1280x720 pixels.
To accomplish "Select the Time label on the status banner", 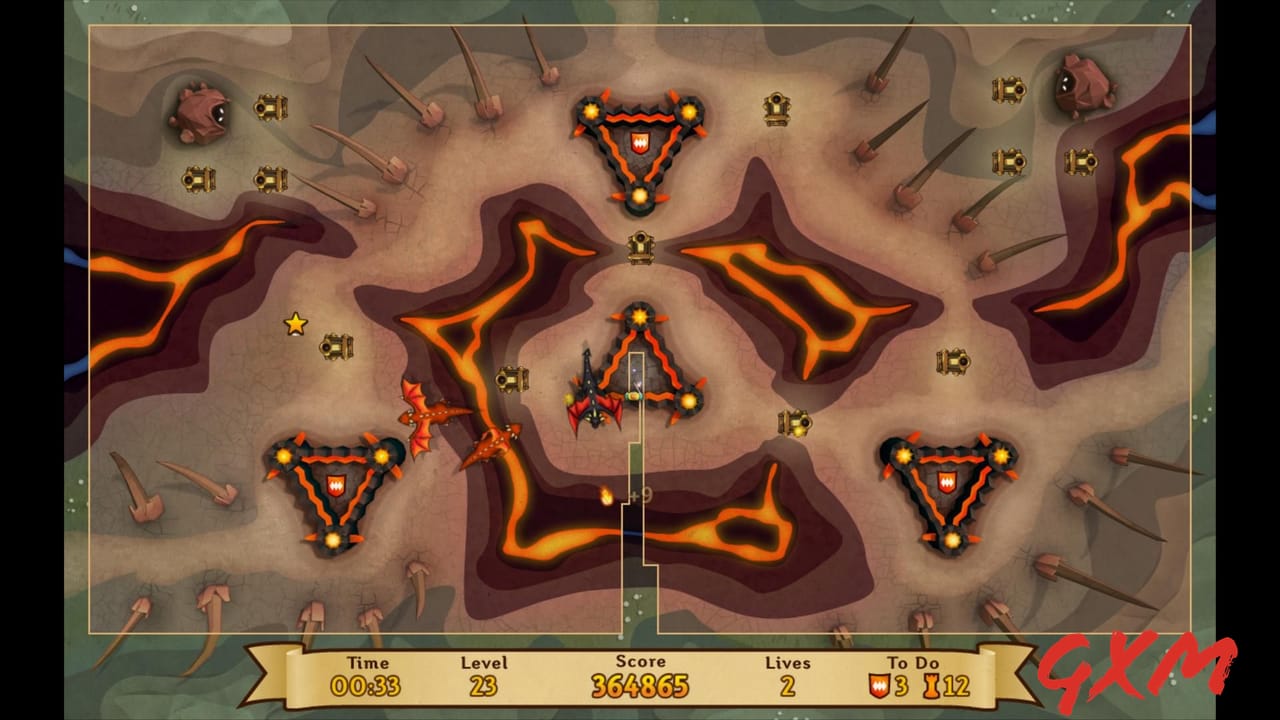I will (x=368, y=662).
